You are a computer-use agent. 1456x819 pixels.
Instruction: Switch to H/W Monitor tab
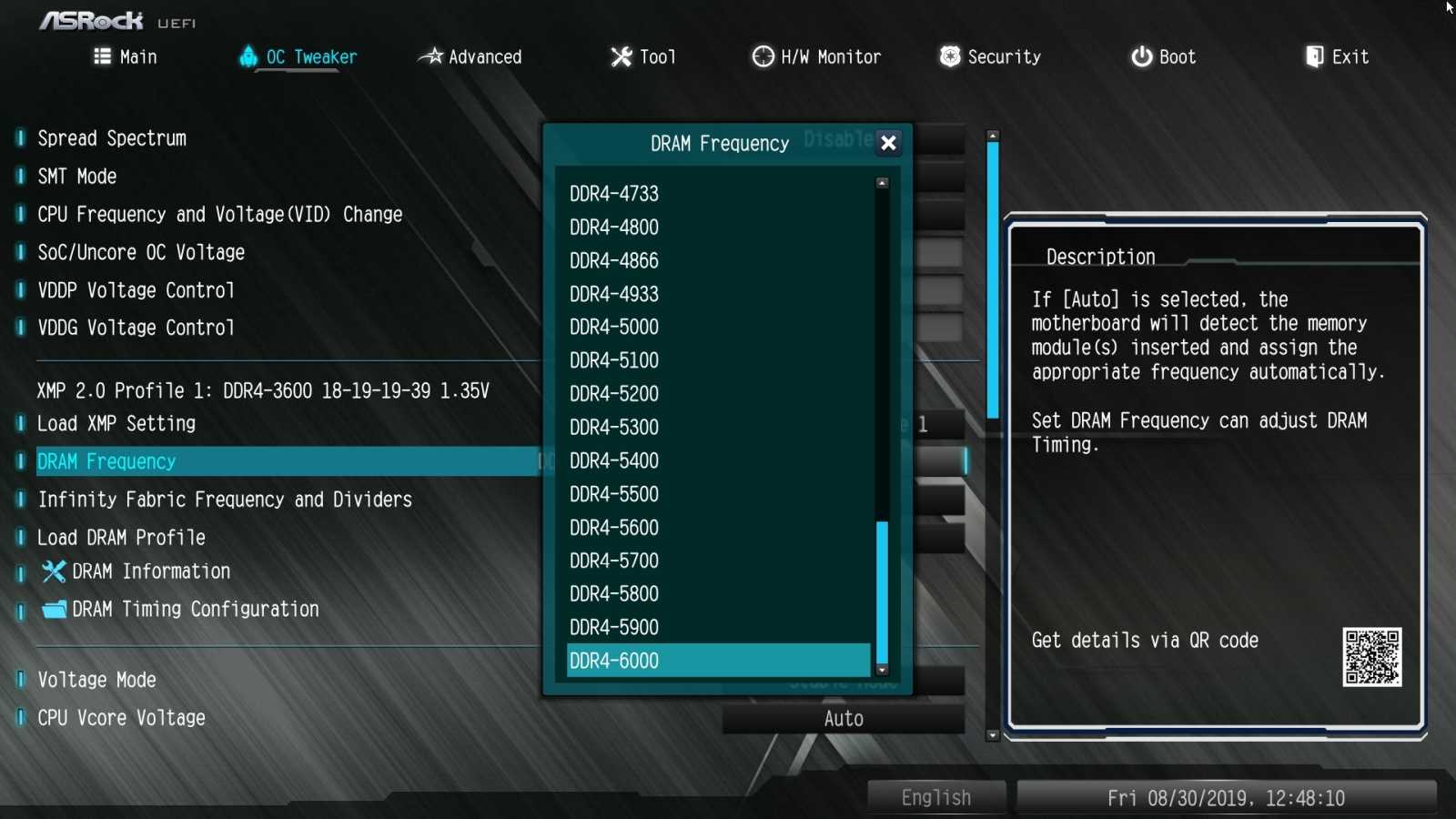tap(816, 56)
